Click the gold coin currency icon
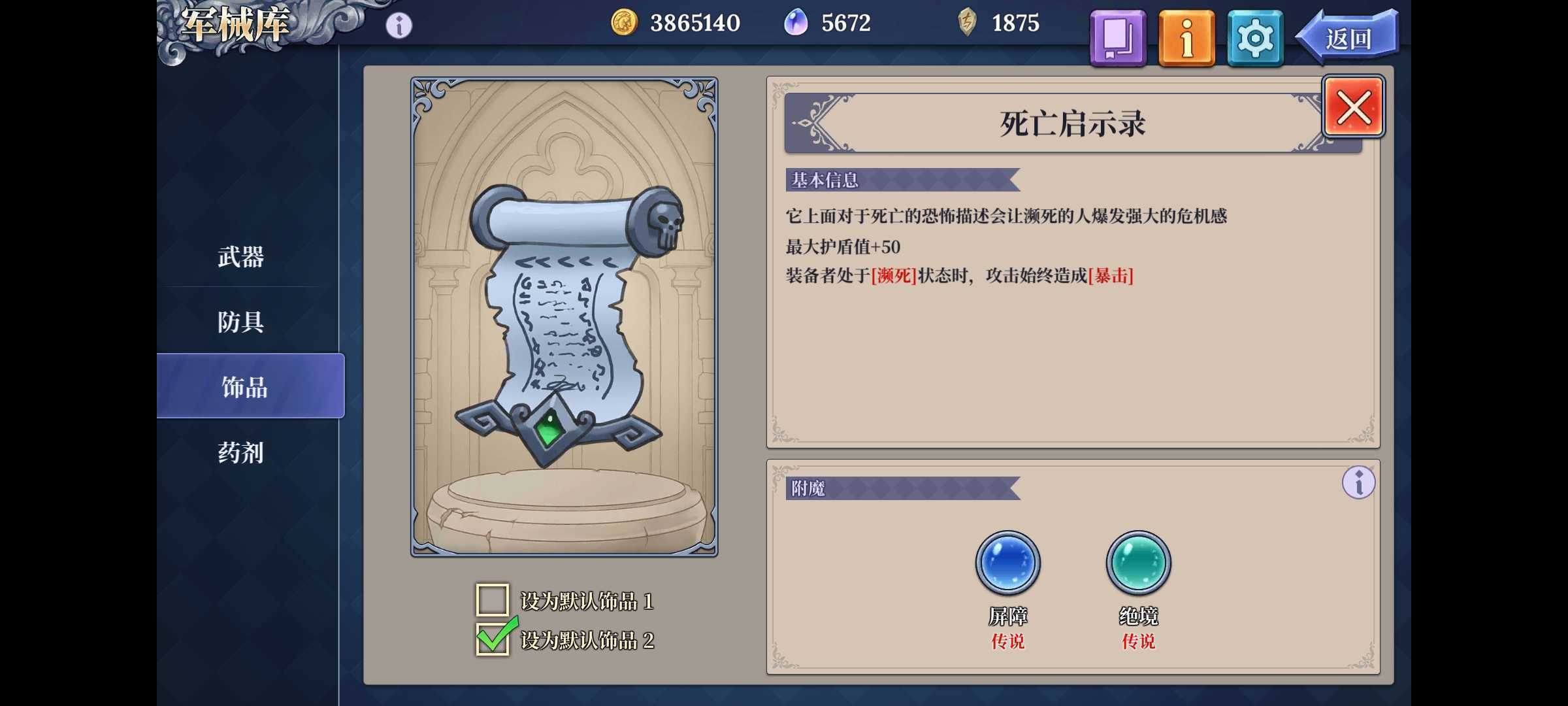 (x=624, y=22)
